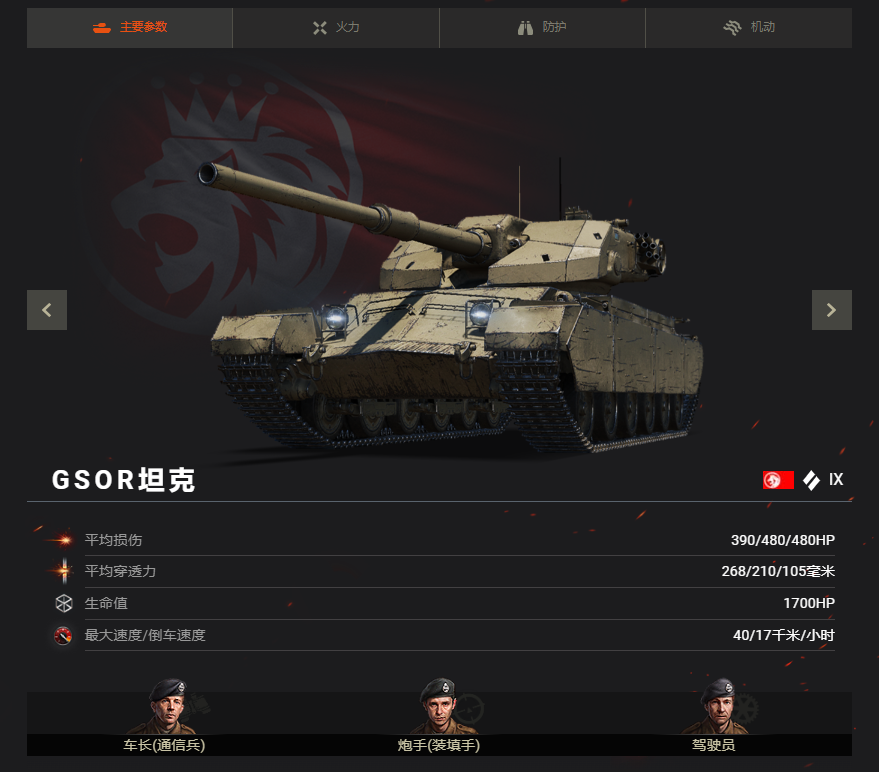Show next tank with right arrow
Viewport: 879px width, 772px height.
831,310
